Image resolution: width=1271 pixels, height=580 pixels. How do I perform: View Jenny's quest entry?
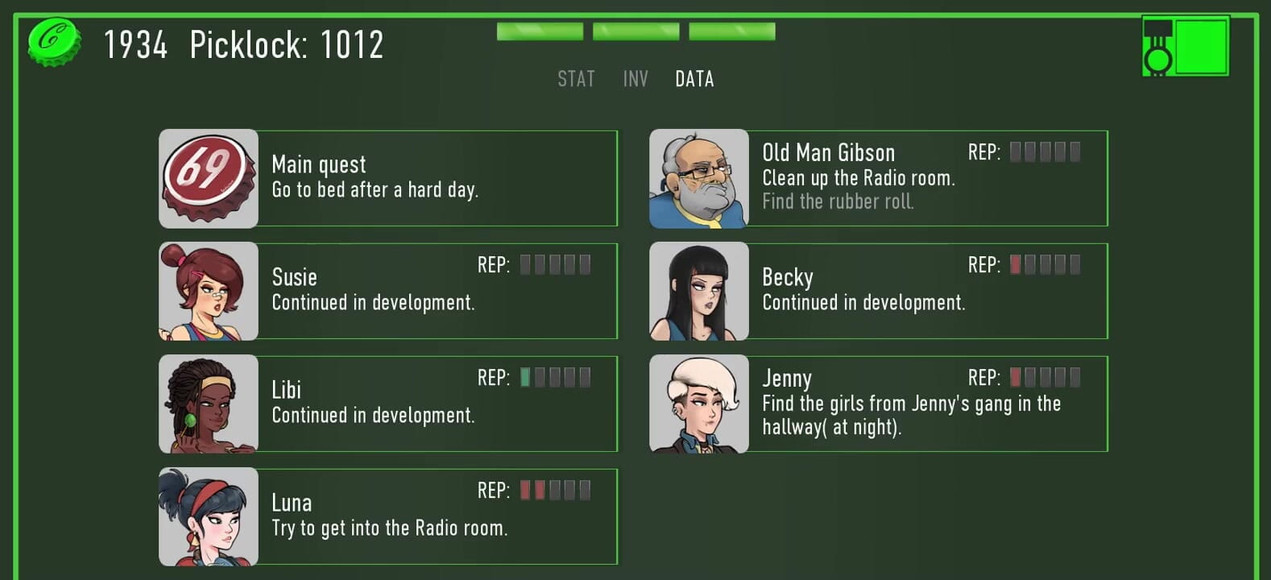[x=878, y=404]
